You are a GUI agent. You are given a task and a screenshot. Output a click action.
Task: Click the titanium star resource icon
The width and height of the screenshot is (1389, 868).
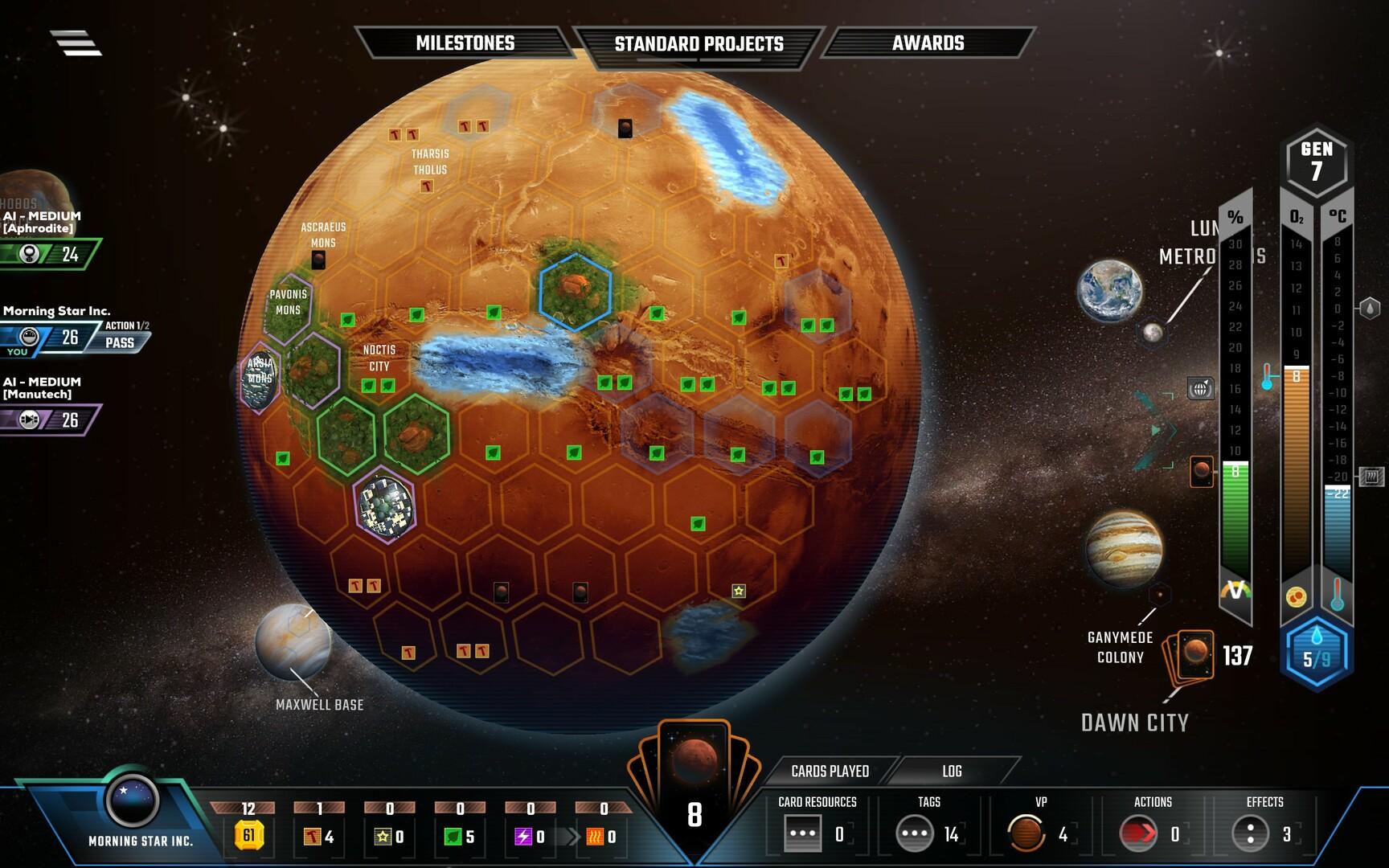coord(384,837)
